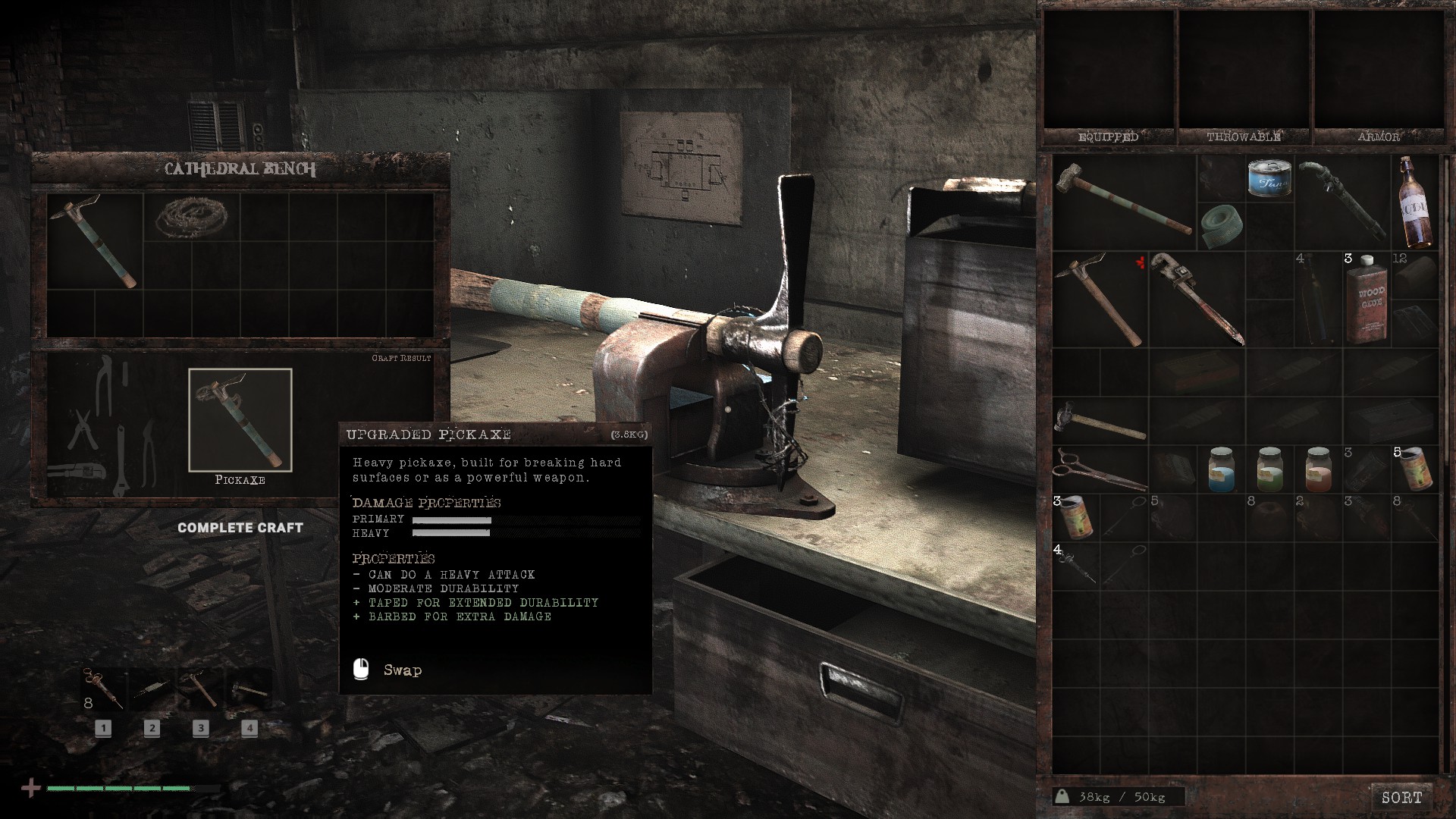Pick the taped pickaxe on the bench grid
Screen dimensions: 1456x819
click(95, 240)
